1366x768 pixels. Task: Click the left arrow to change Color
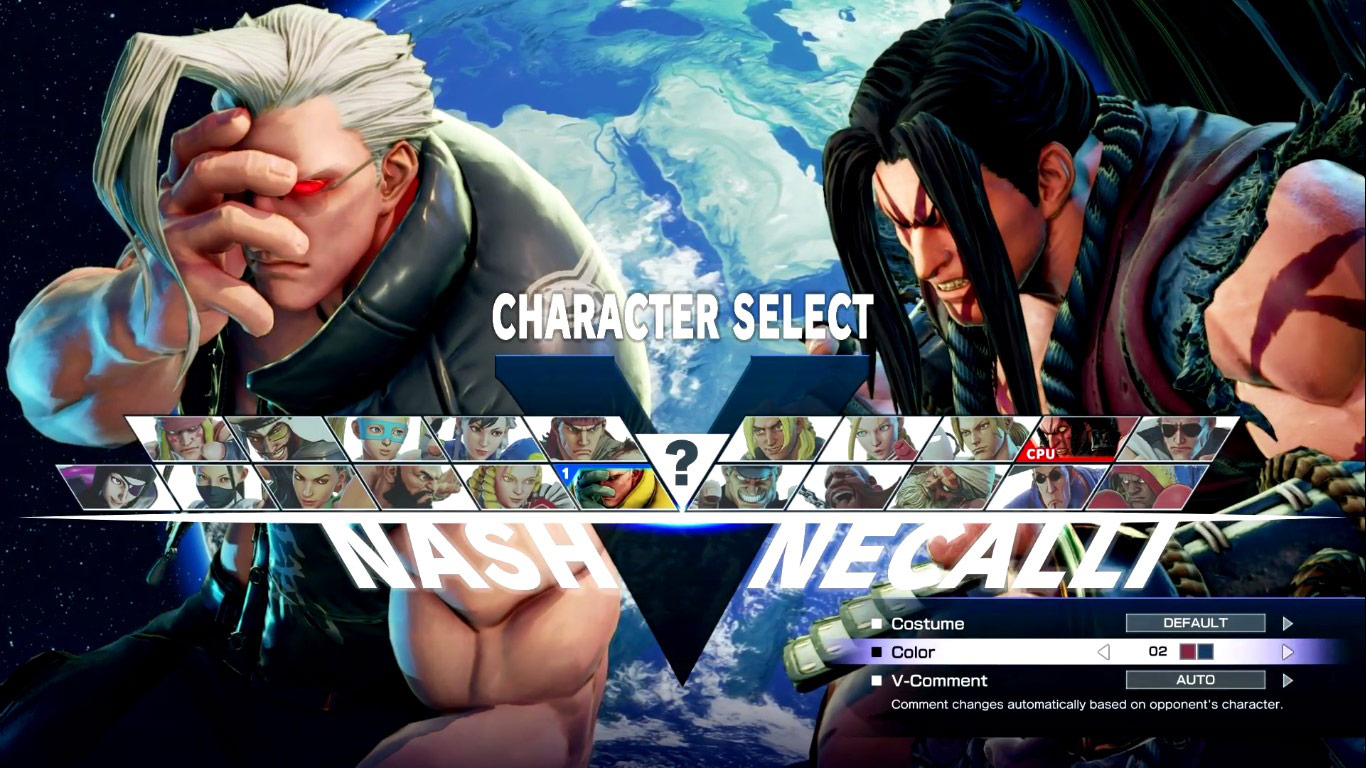pos(1106,652)
